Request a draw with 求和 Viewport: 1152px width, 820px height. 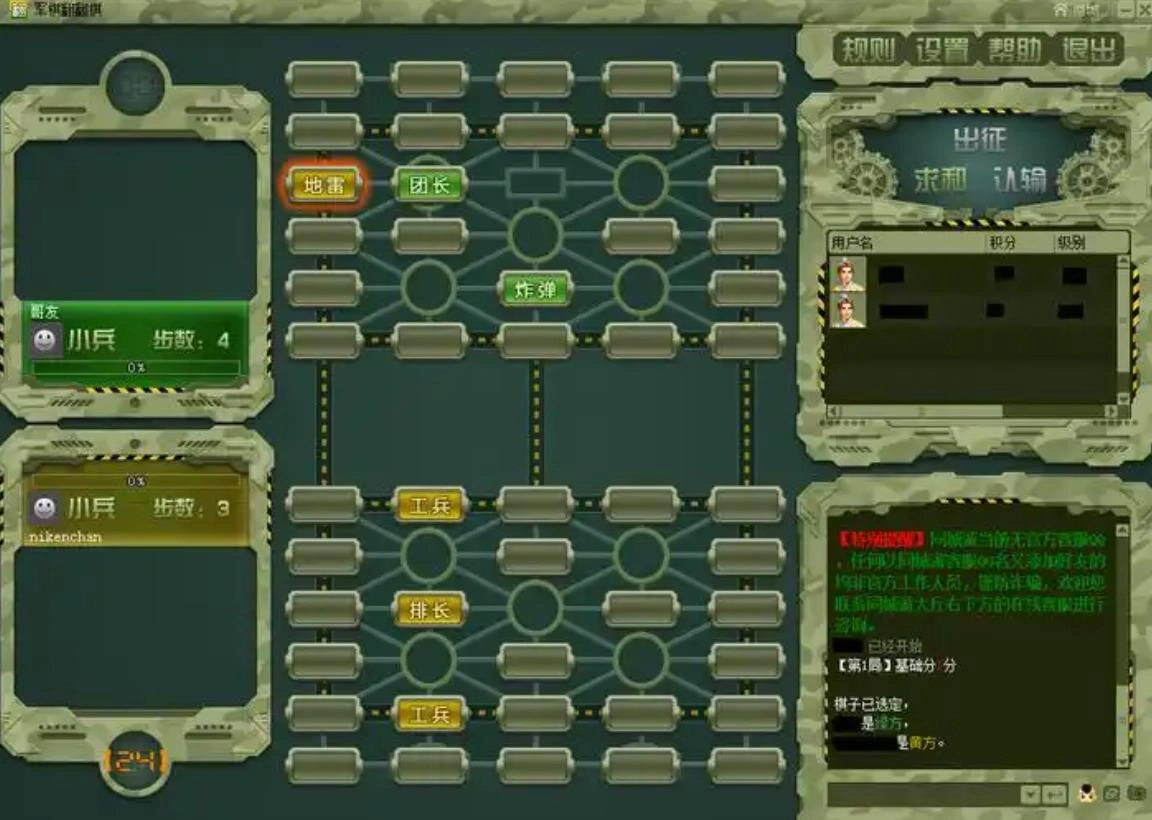tap(939, 180)
